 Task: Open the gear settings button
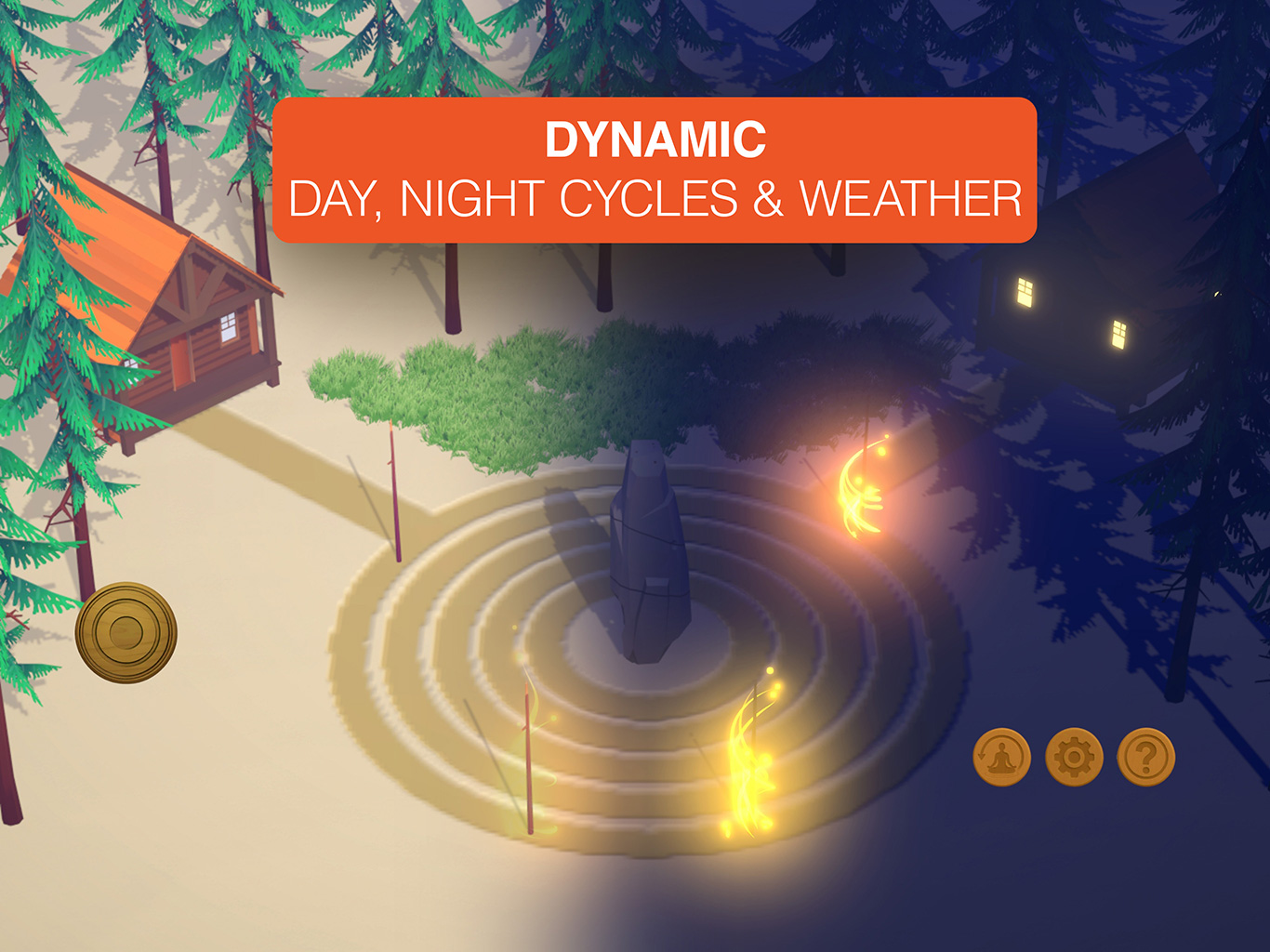click(x=1074, y=758)
